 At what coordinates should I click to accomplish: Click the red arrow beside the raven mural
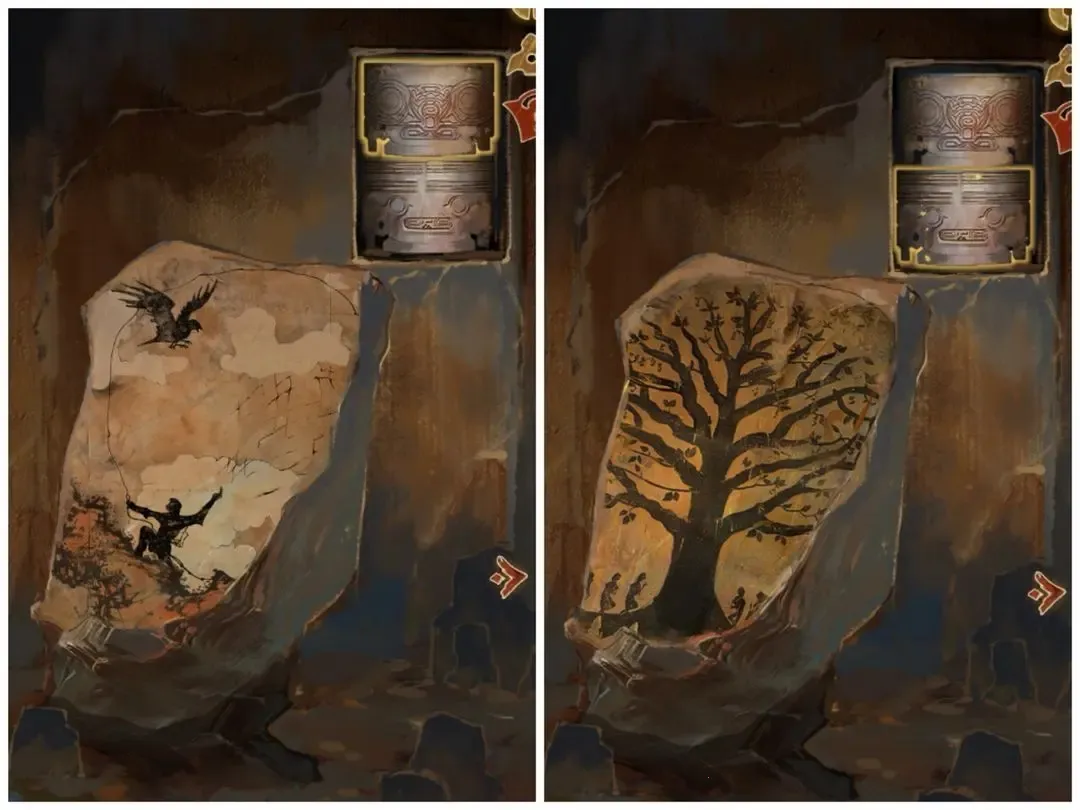(x=510, y=578)
